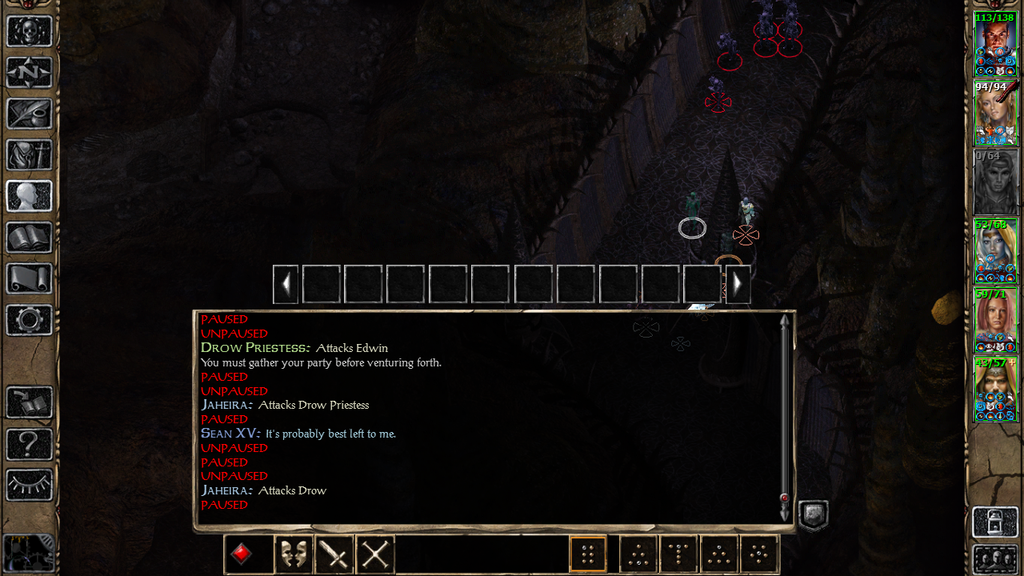Choose the single sword attack button
The width and height of the screenshot is (1024, 576).
pos(334,554)
